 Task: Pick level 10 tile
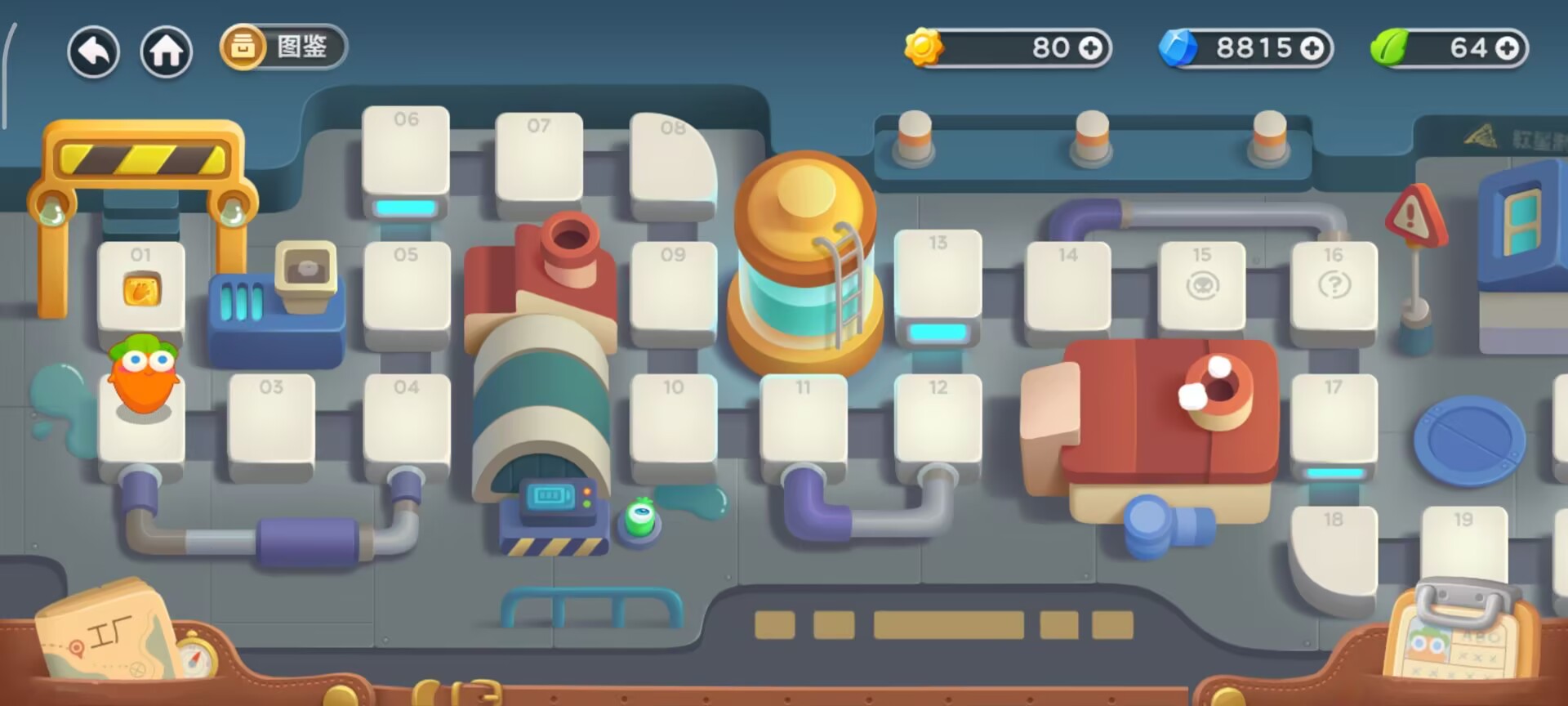673,418
